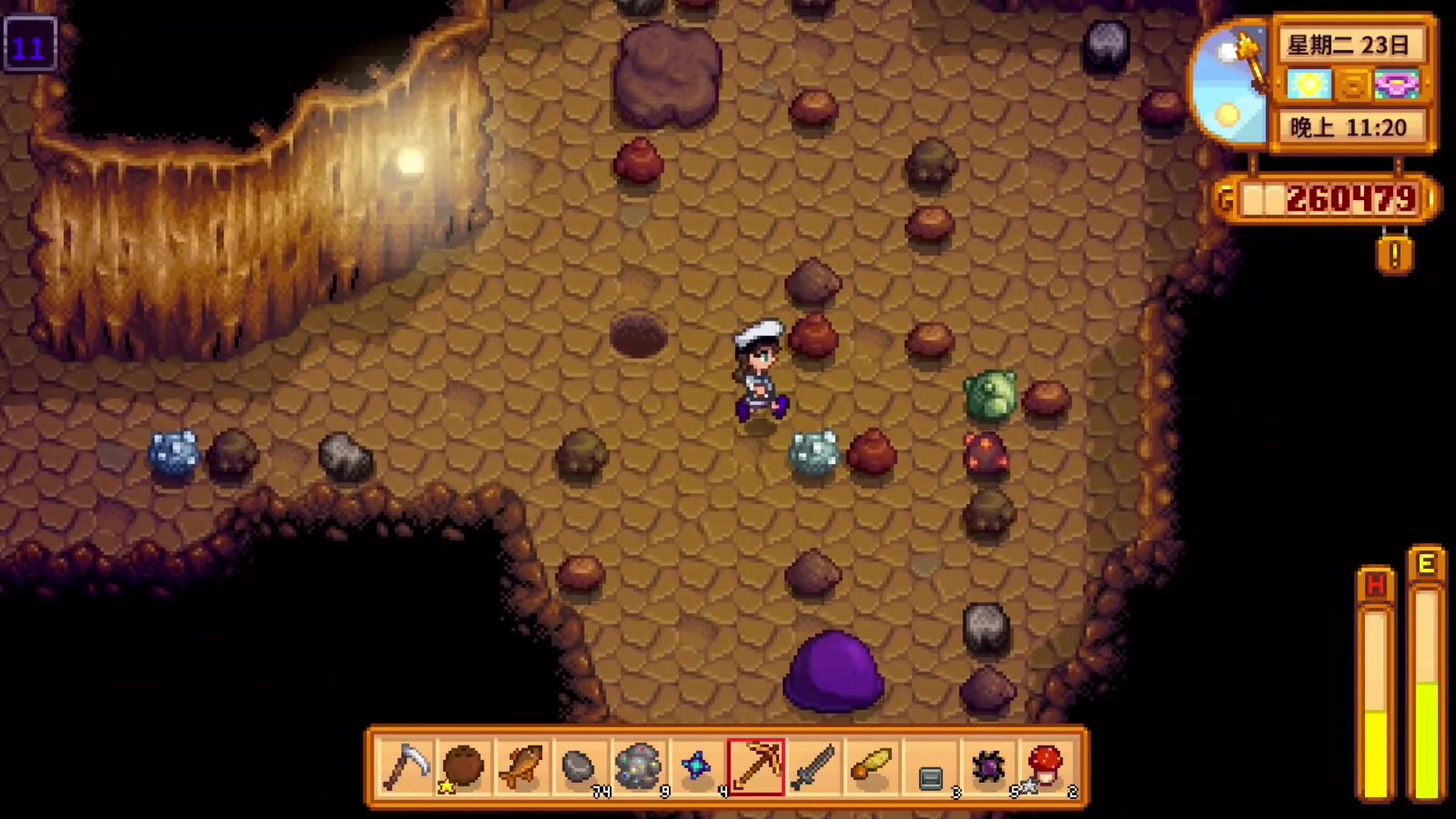
Task: Open the journal exclamation mark icon
Action: (1395, 256)
